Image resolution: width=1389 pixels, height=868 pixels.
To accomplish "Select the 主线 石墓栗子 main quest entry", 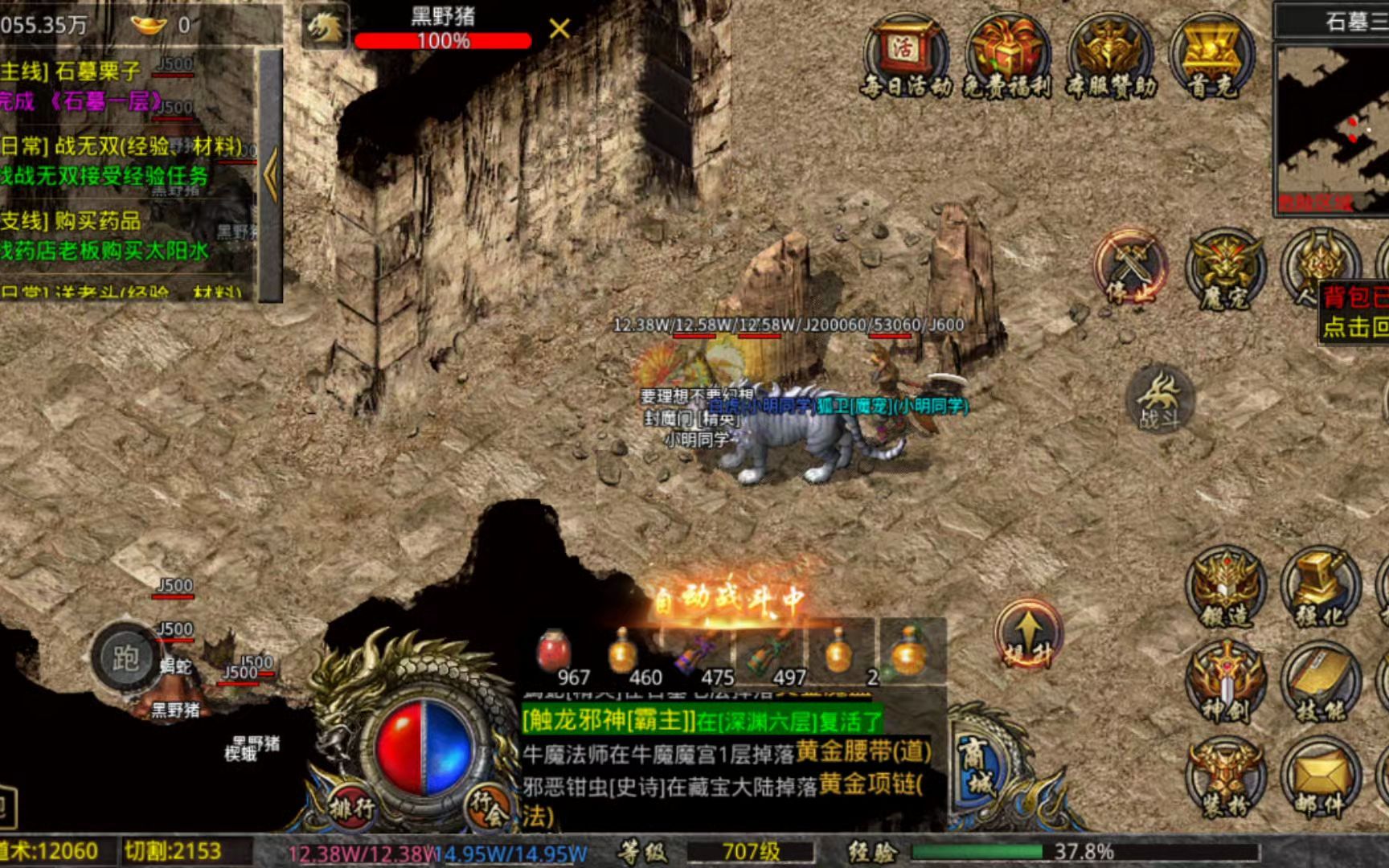I will pyautogui.click(x=72, y=72).
